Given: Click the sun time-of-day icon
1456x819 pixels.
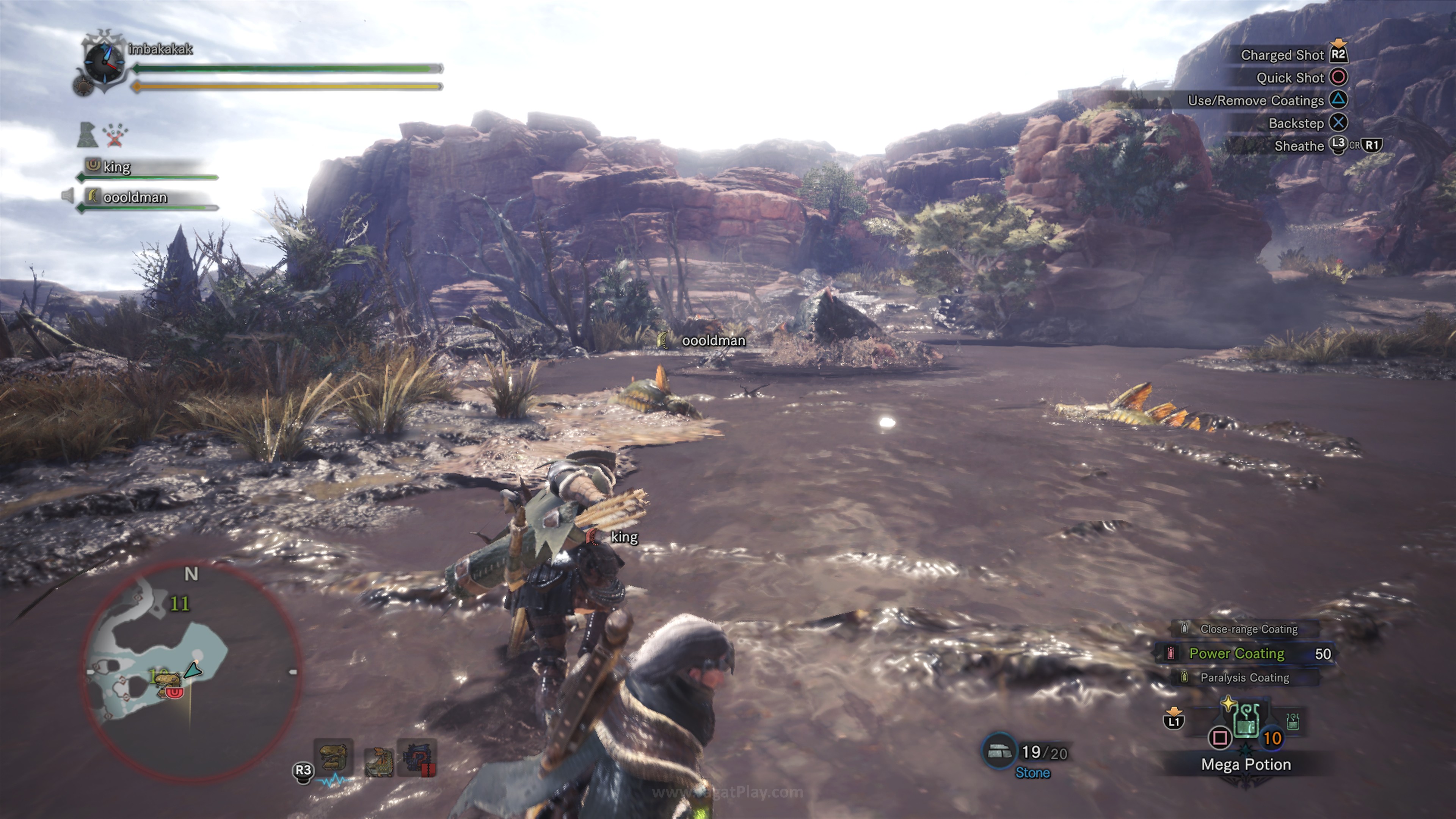Looking at the screenshot, I should coord(83,86).
